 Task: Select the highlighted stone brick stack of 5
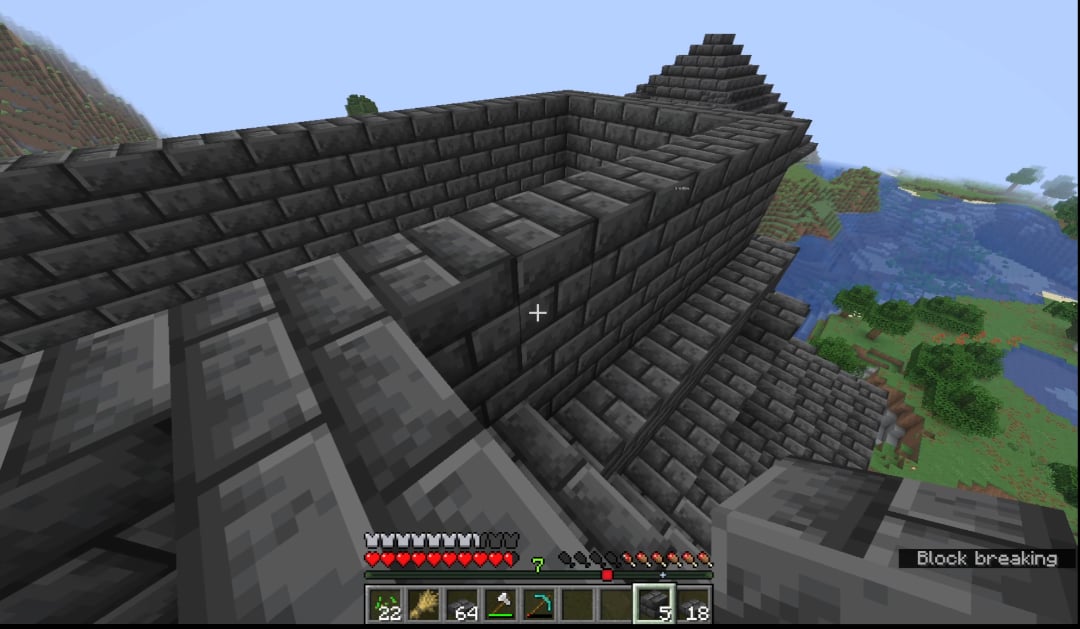coord(654,605)
